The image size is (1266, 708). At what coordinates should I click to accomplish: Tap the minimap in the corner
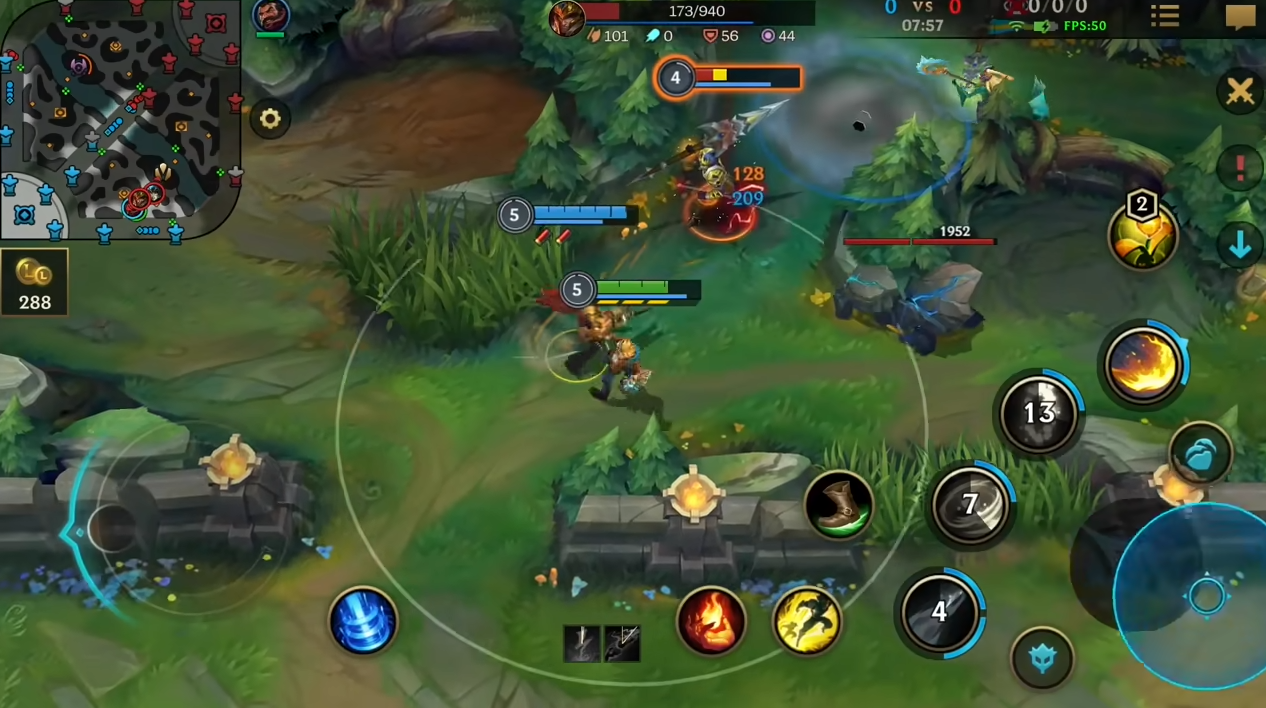click(120, 118)
